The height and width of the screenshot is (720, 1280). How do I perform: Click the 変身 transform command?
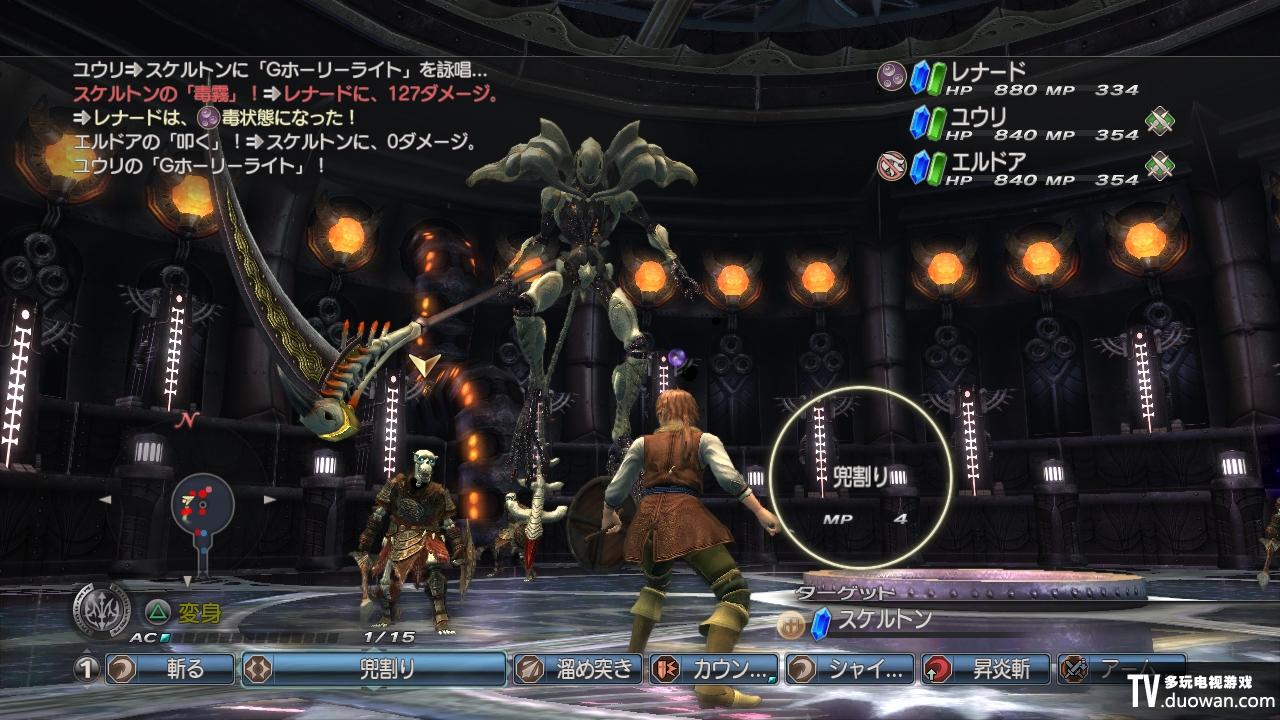197,611
